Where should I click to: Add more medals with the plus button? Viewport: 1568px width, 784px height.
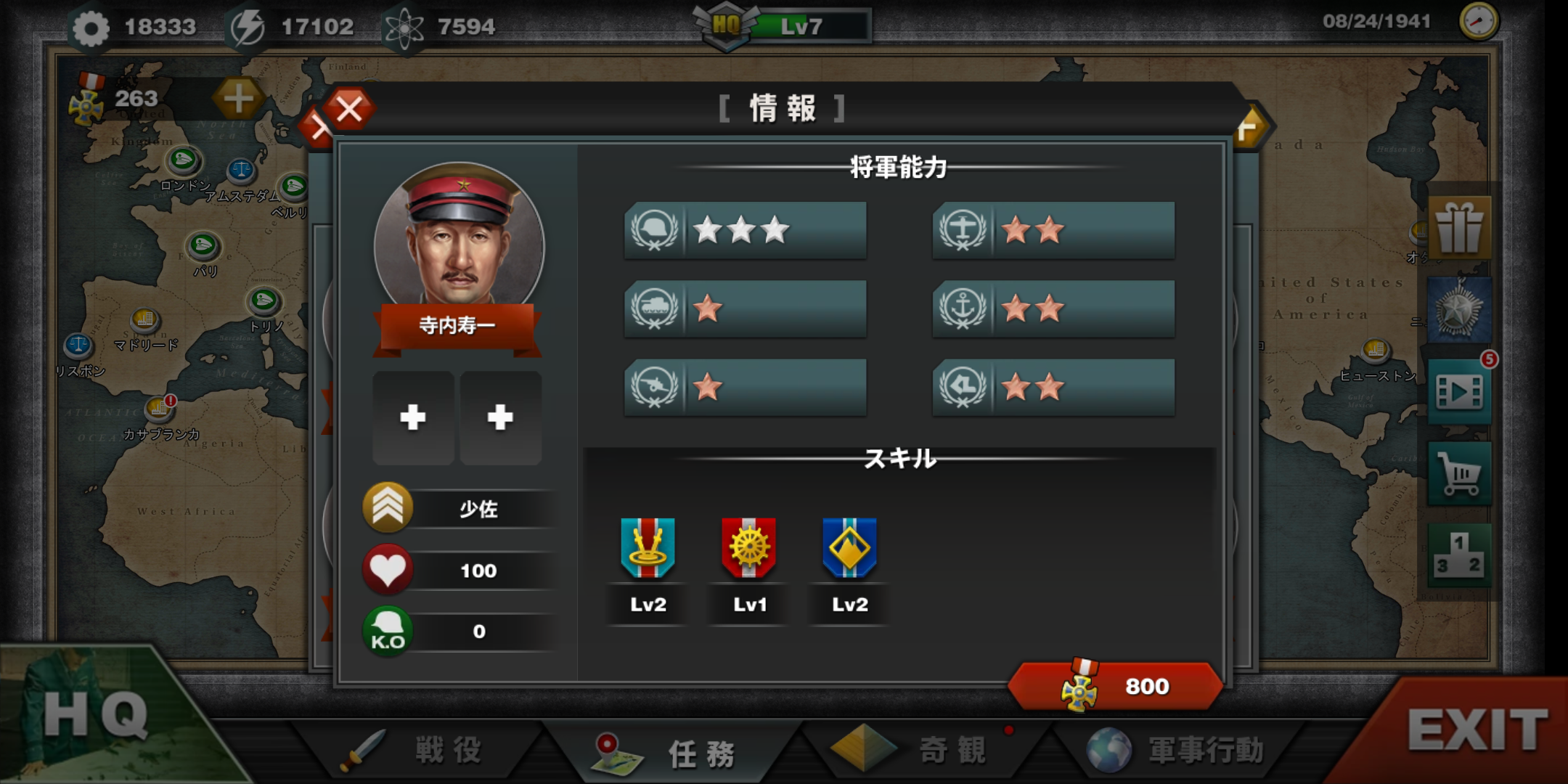(x=238, y=99)
